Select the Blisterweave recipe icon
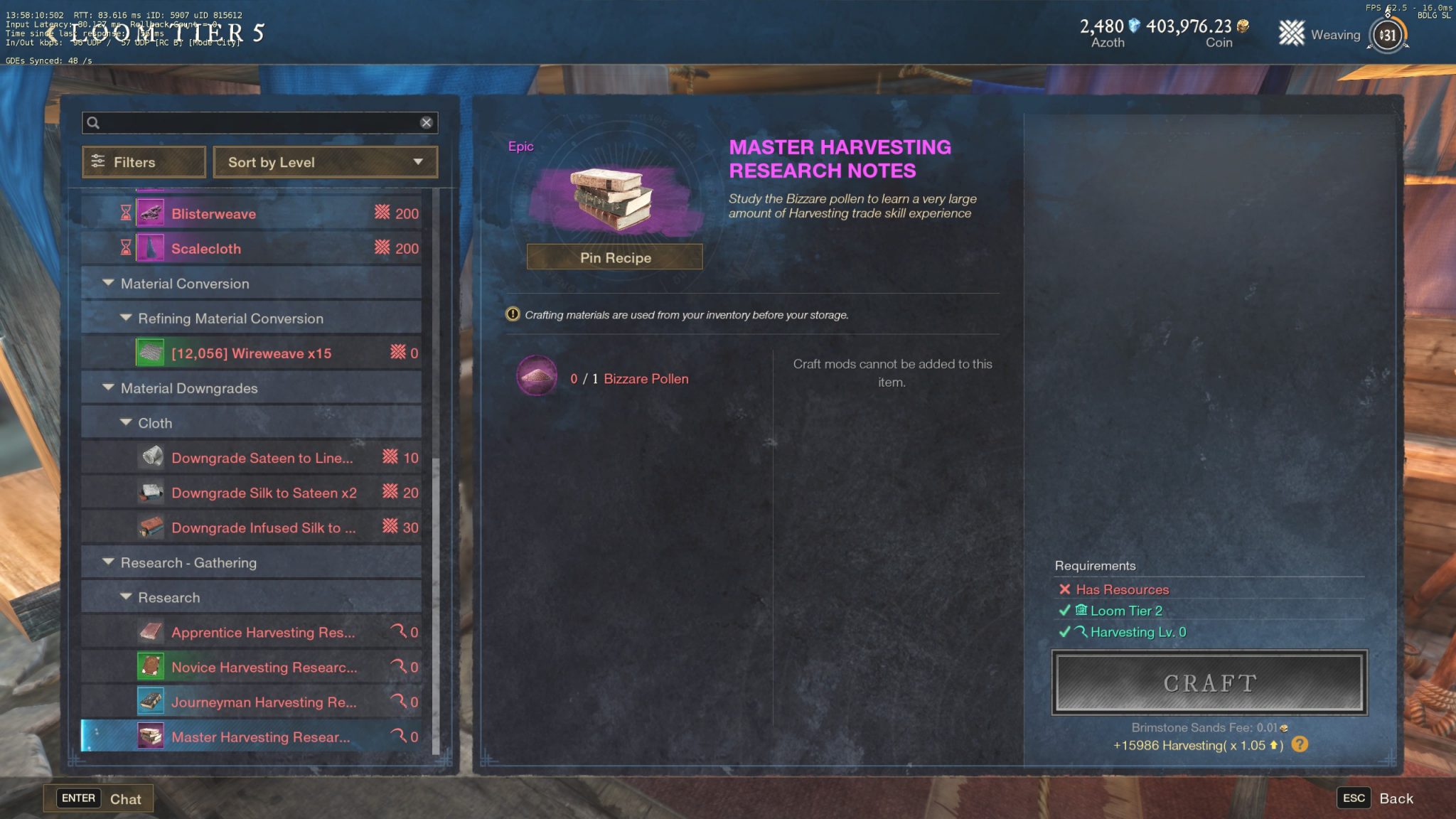 (151, 213)
